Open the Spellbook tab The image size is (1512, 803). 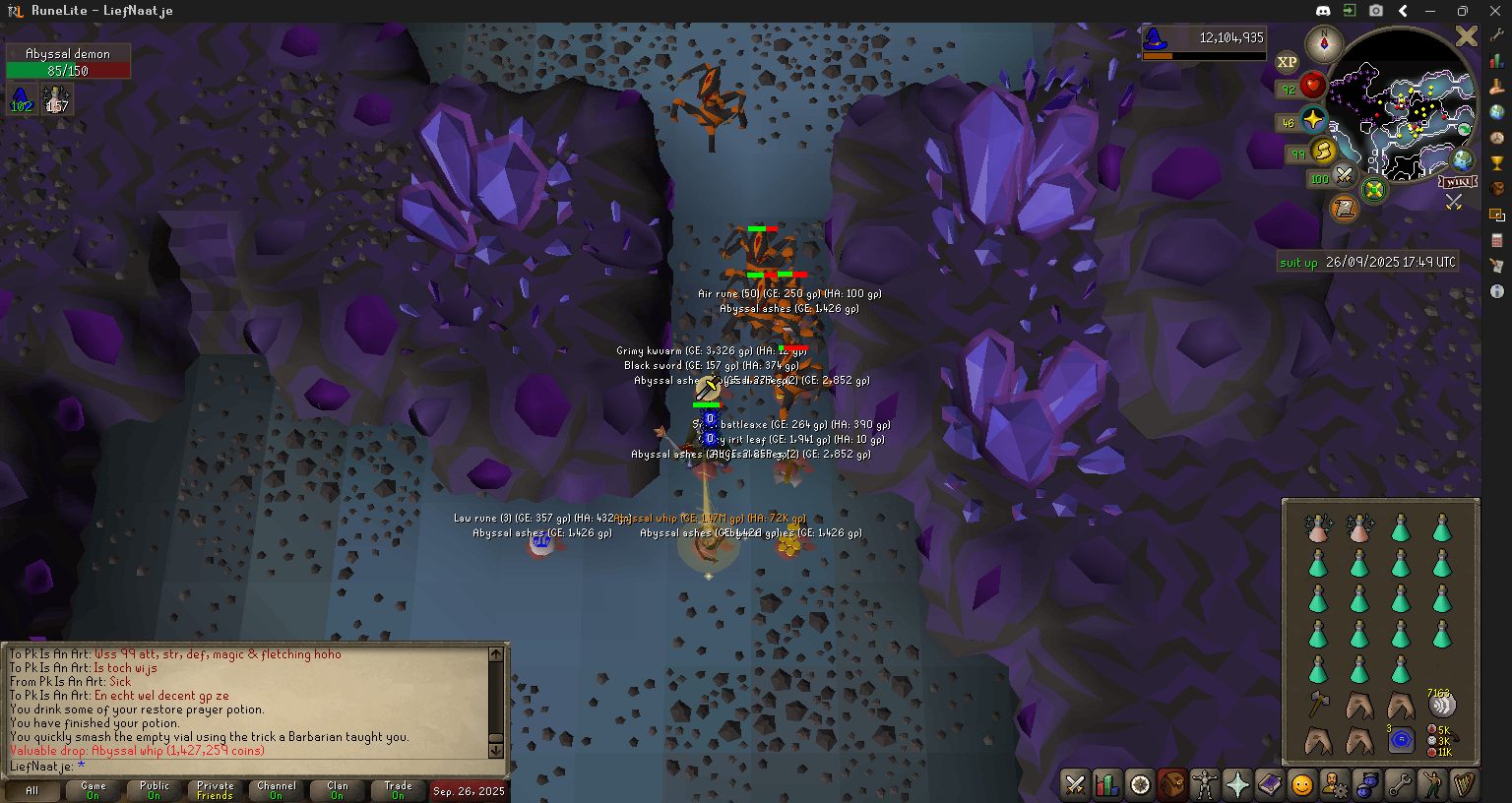tap(1270, 784)
